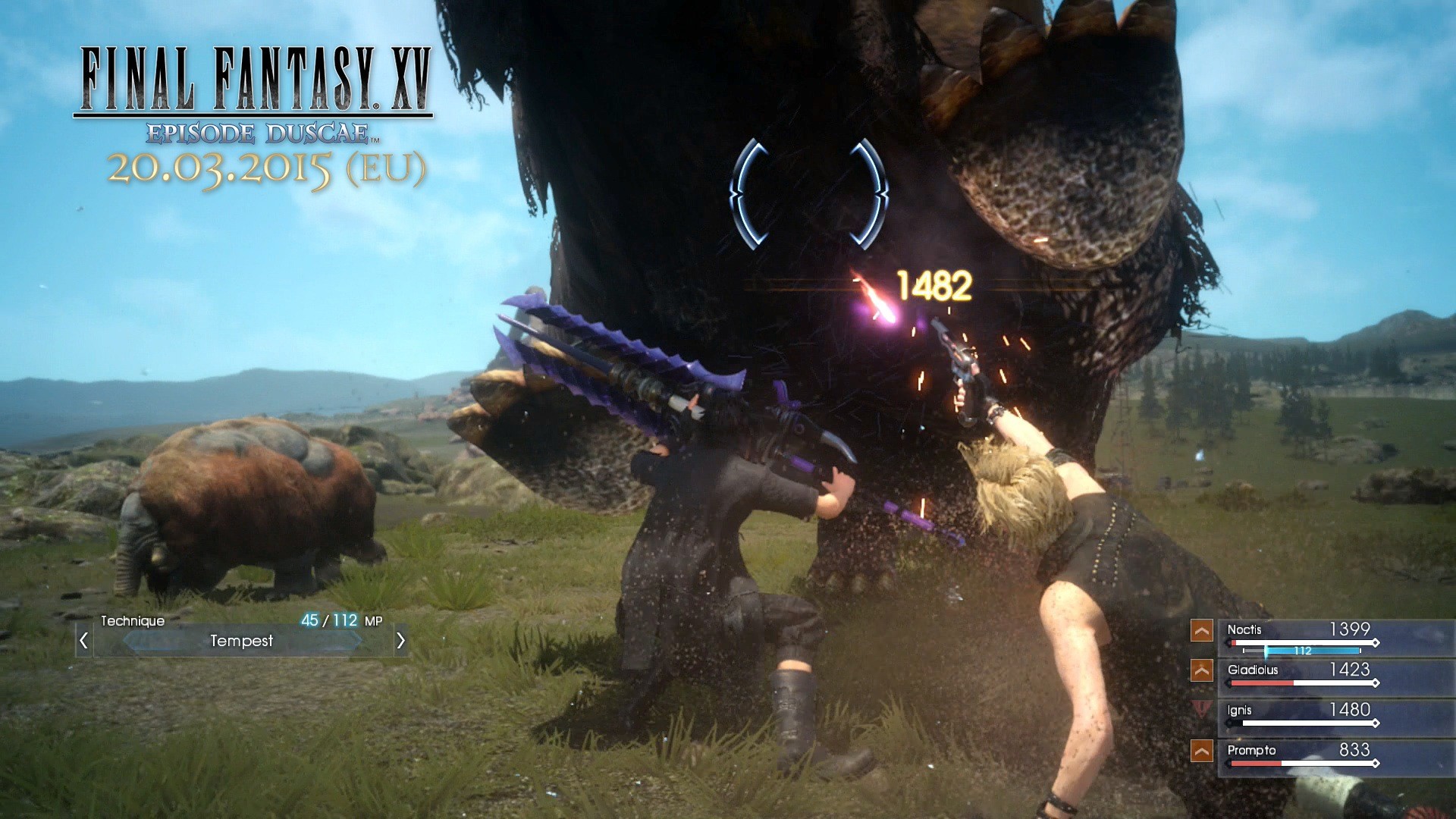Open the Technique selector labeled Tempest
This screenshot has width=1456, height=819.
[243, 642]
